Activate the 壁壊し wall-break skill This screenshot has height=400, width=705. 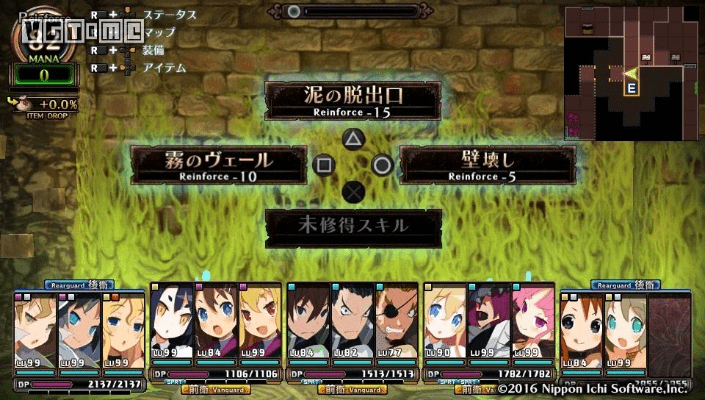(487, 164)
